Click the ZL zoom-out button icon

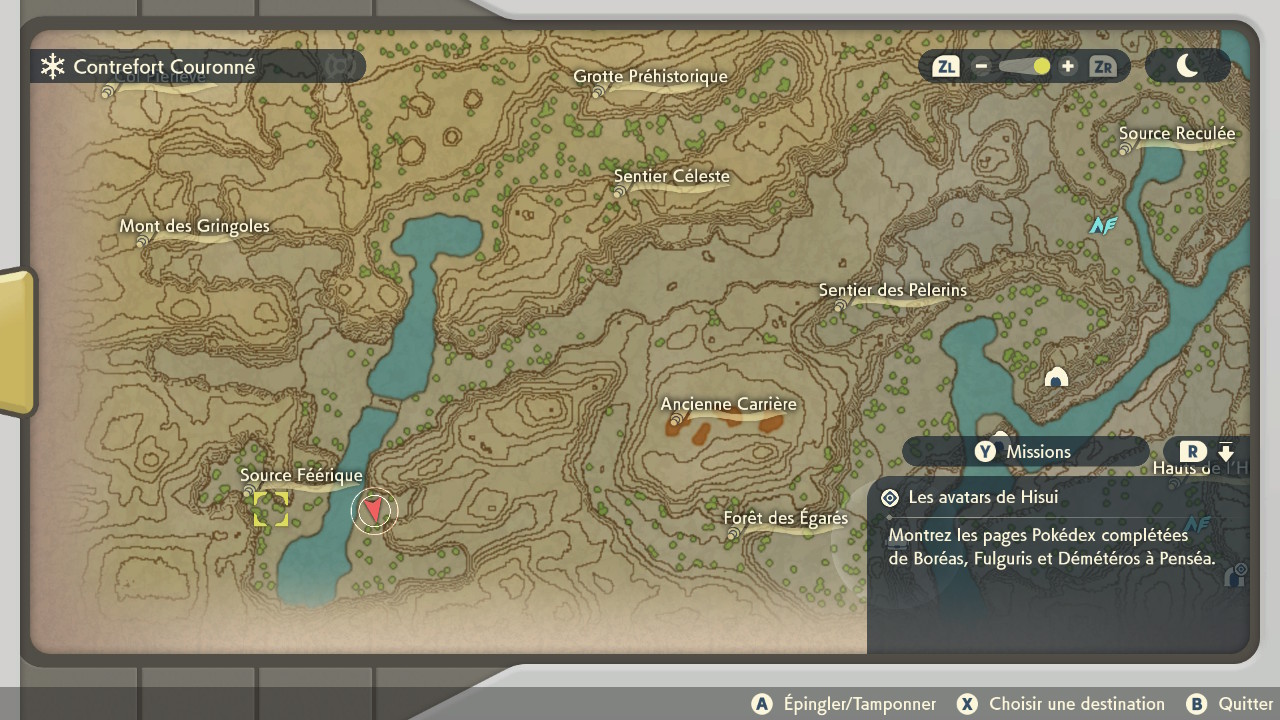pos(945,66)
